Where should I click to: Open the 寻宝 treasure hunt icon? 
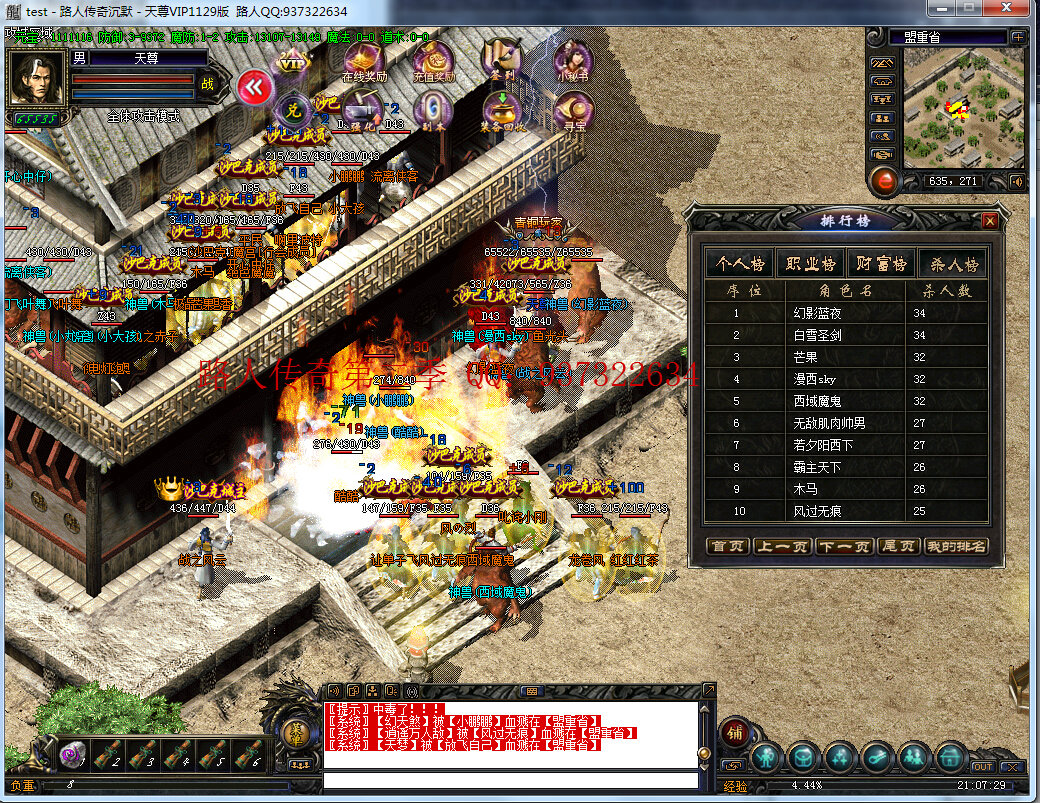coord(575,111)
